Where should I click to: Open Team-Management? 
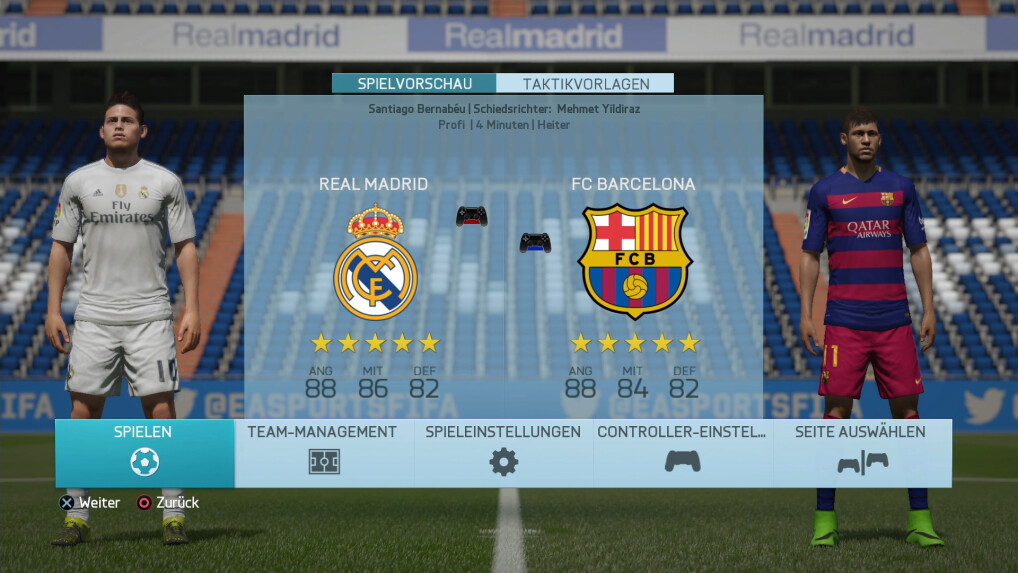[323, 453]
